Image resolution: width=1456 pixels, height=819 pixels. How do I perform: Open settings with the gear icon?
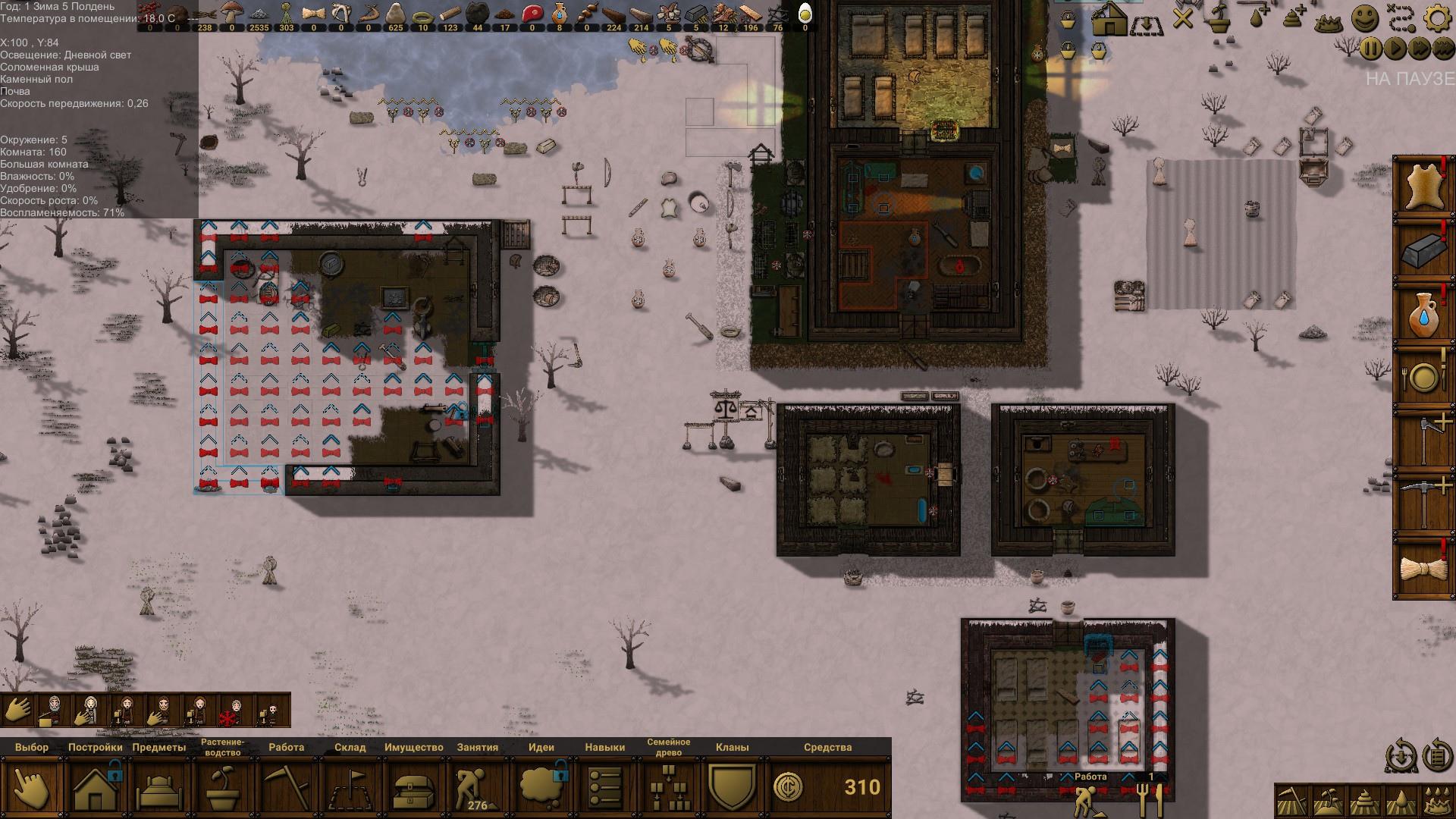(1436, 18)
